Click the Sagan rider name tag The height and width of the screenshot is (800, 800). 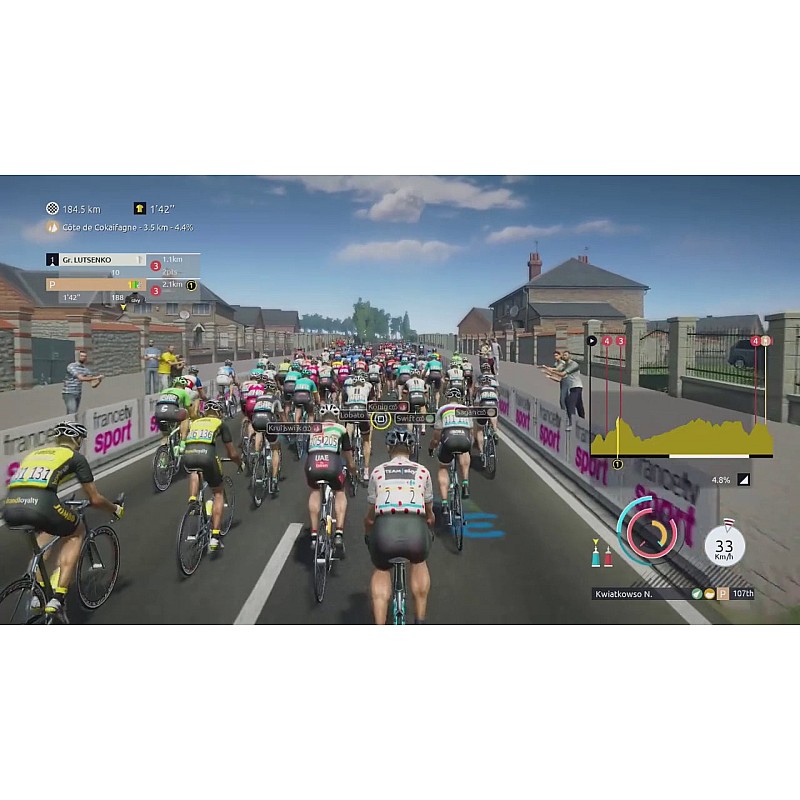pyautogui.click(x=475, y=412)
